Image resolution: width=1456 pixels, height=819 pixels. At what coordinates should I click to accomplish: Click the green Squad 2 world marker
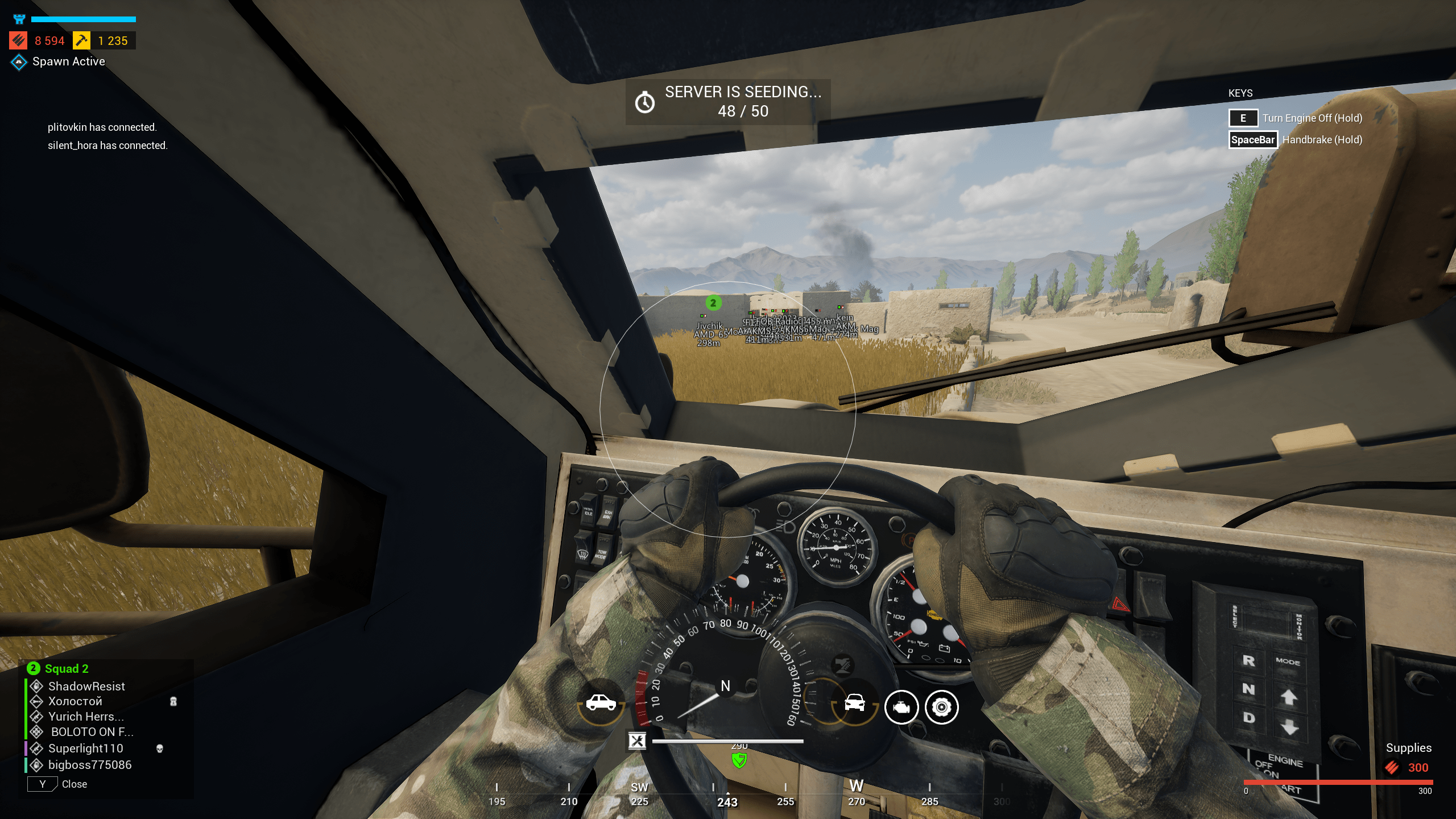713,303
